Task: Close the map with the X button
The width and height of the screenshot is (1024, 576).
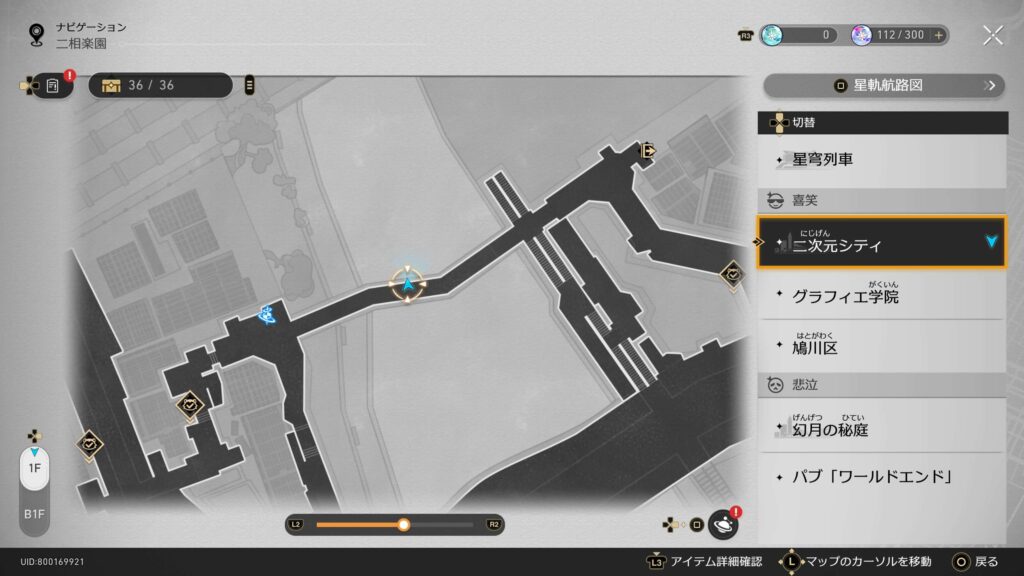Action: click(992, 35)
